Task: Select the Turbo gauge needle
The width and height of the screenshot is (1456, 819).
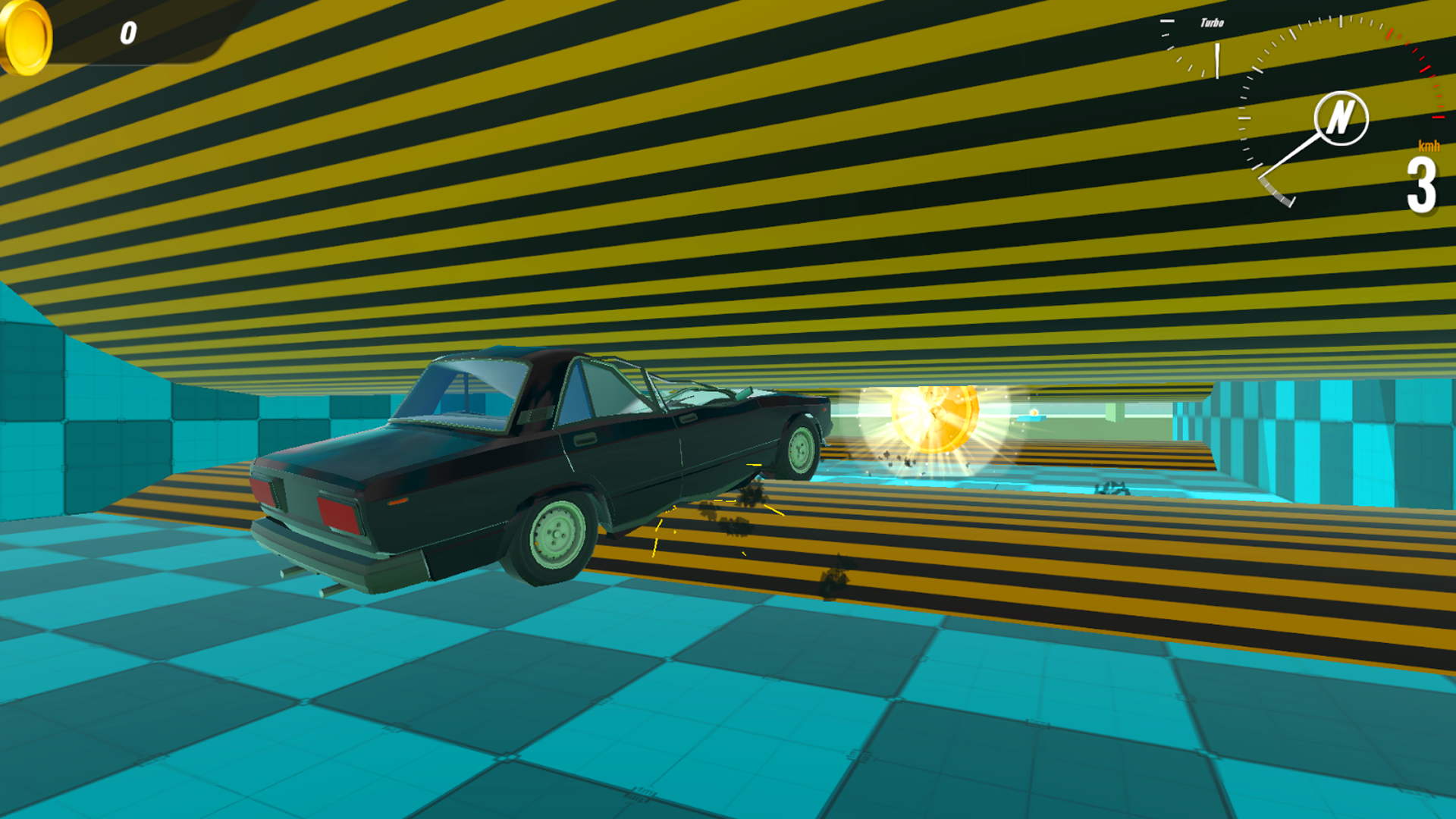Action: pyautogui.click(x=1217, y=59)
